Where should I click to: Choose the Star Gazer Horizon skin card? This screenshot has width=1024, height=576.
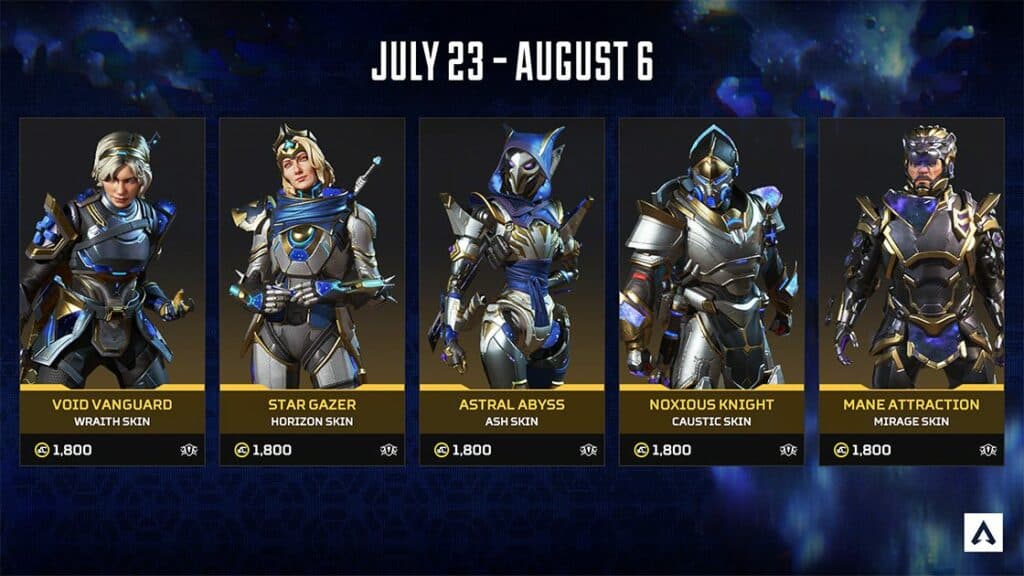click(312, 290)
